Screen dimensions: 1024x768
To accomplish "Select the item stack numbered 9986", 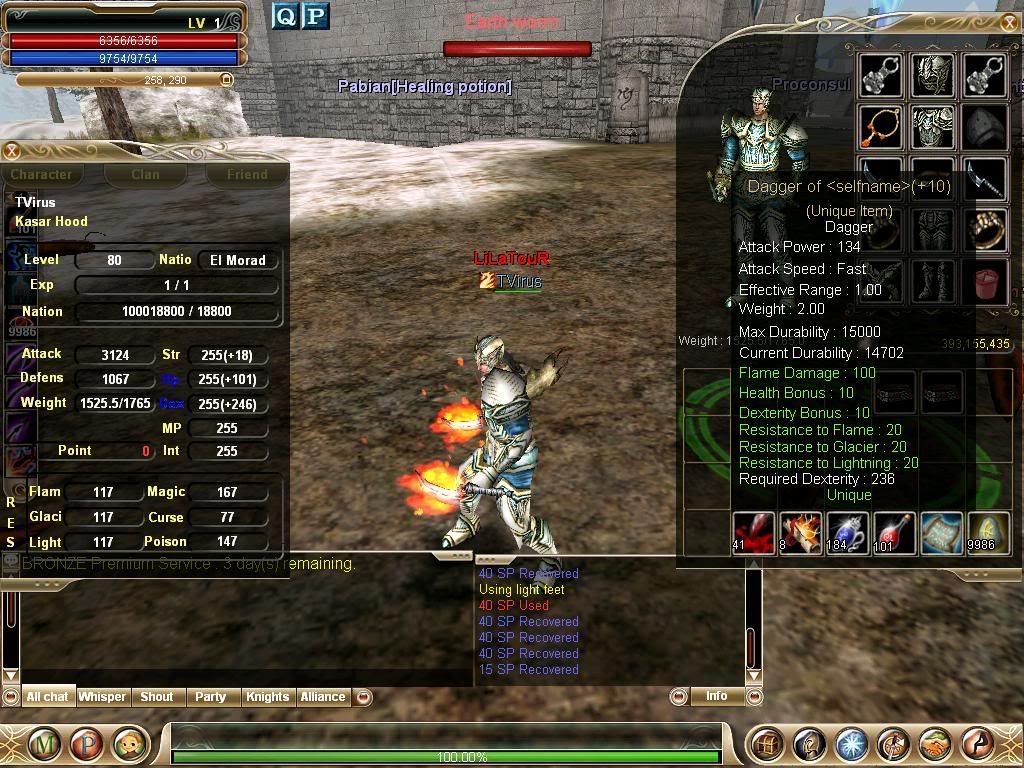I will pyautogui.click(x=987, y=533).
